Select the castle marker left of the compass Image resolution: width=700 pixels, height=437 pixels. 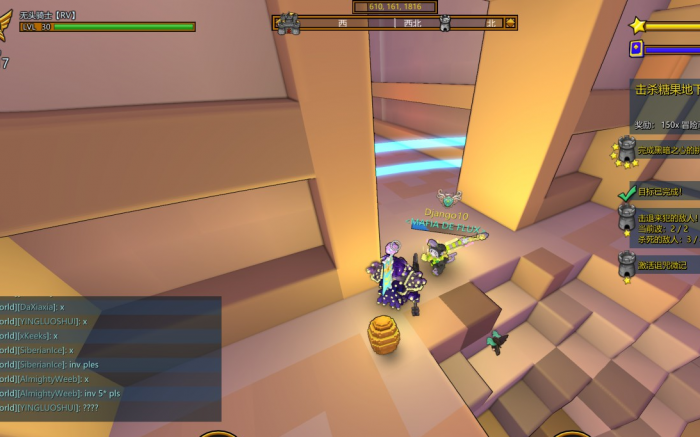coord(289,24)
